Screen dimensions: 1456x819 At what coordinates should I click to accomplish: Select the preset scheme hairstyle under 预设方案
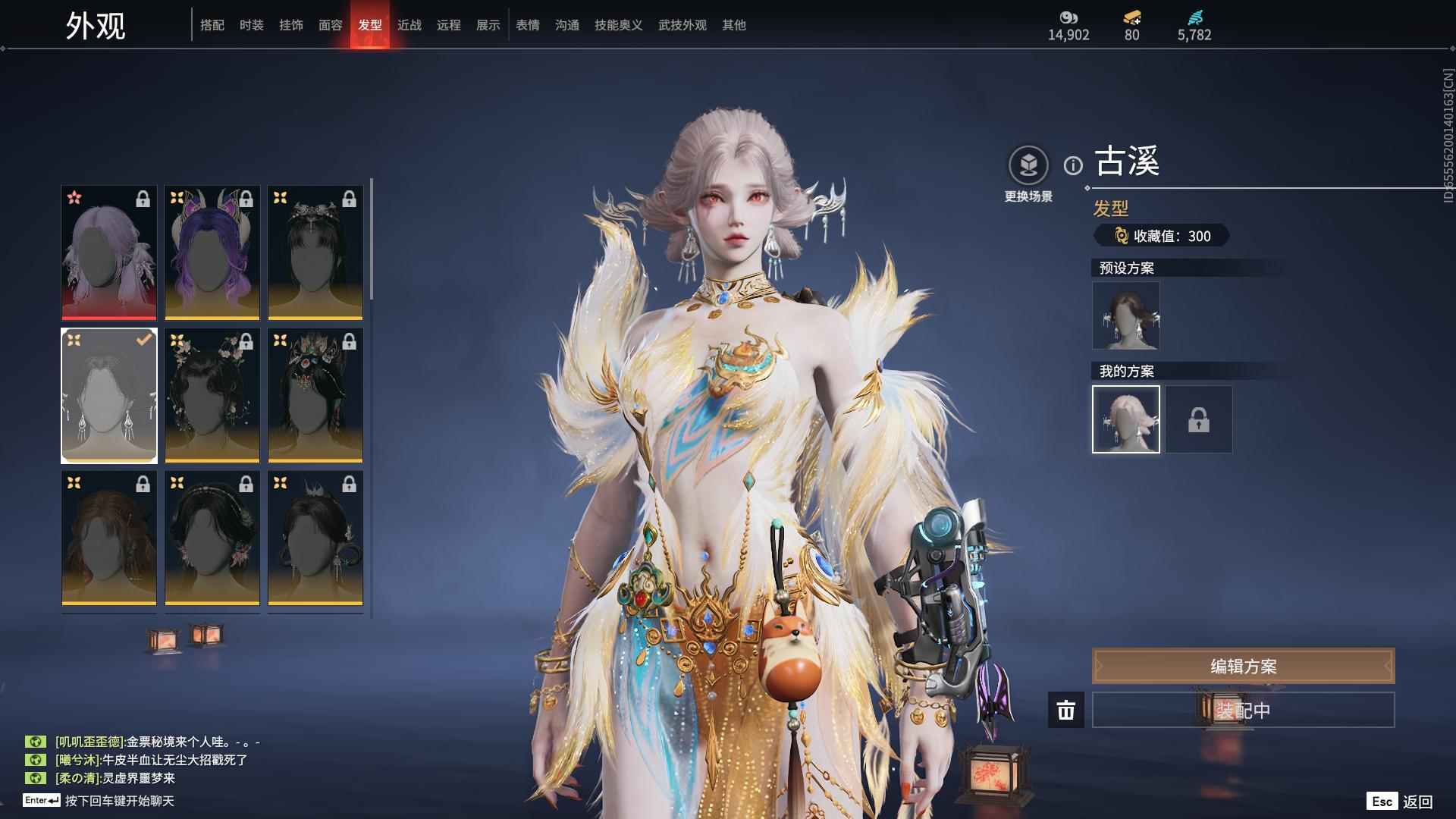point(1126,315)
